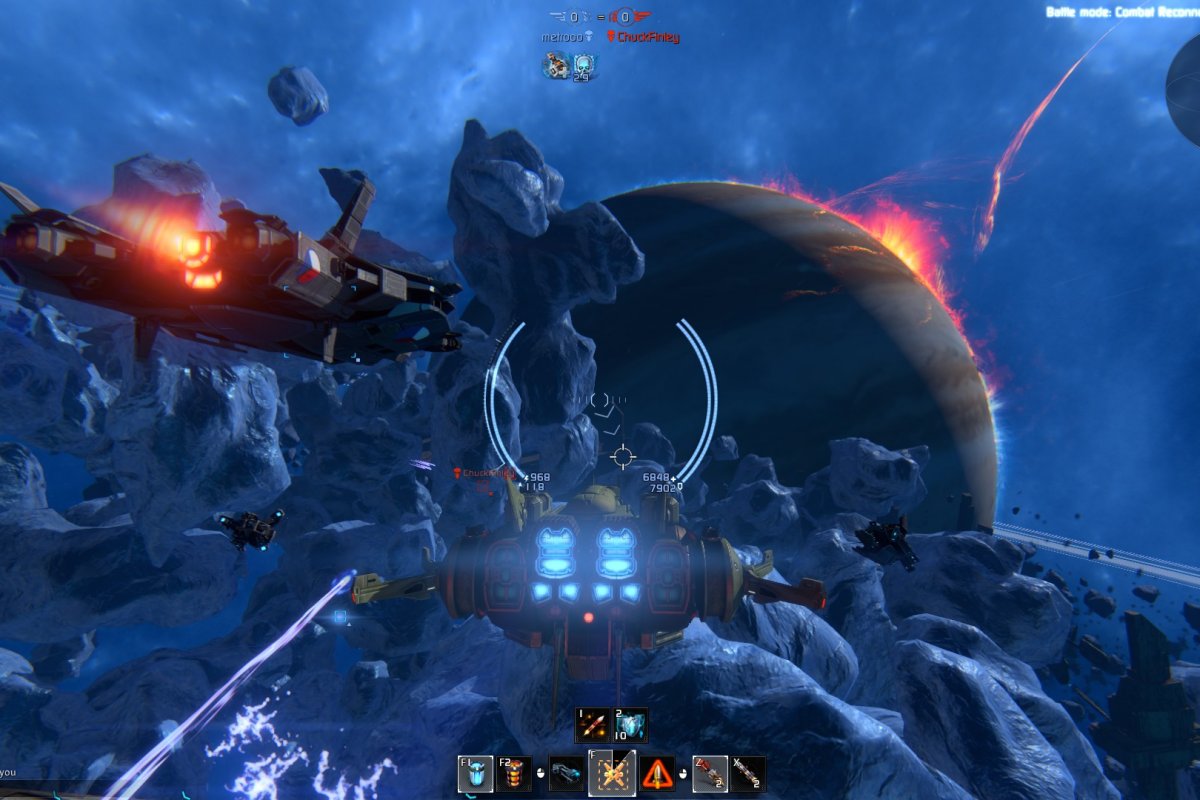Select the red warning triangle missile icon

tap(657, 774)
